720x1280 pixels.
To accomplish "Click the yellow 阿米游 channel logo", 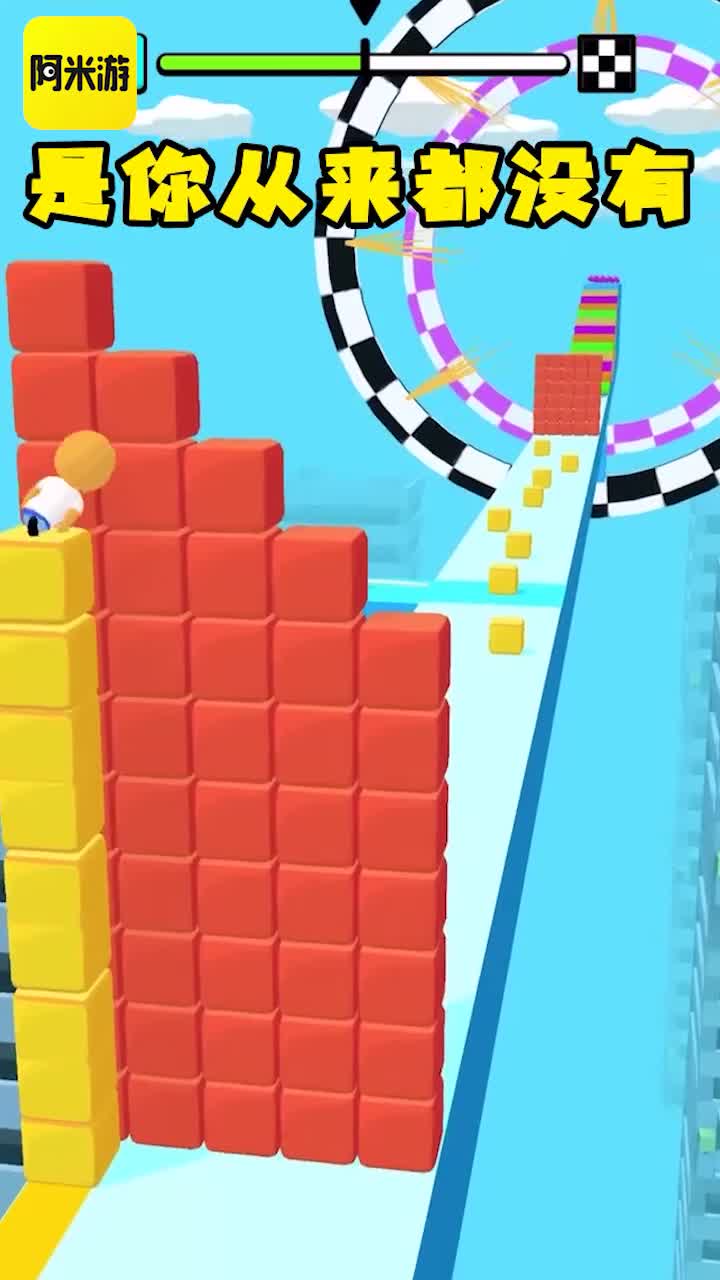I will coord(80,72).
